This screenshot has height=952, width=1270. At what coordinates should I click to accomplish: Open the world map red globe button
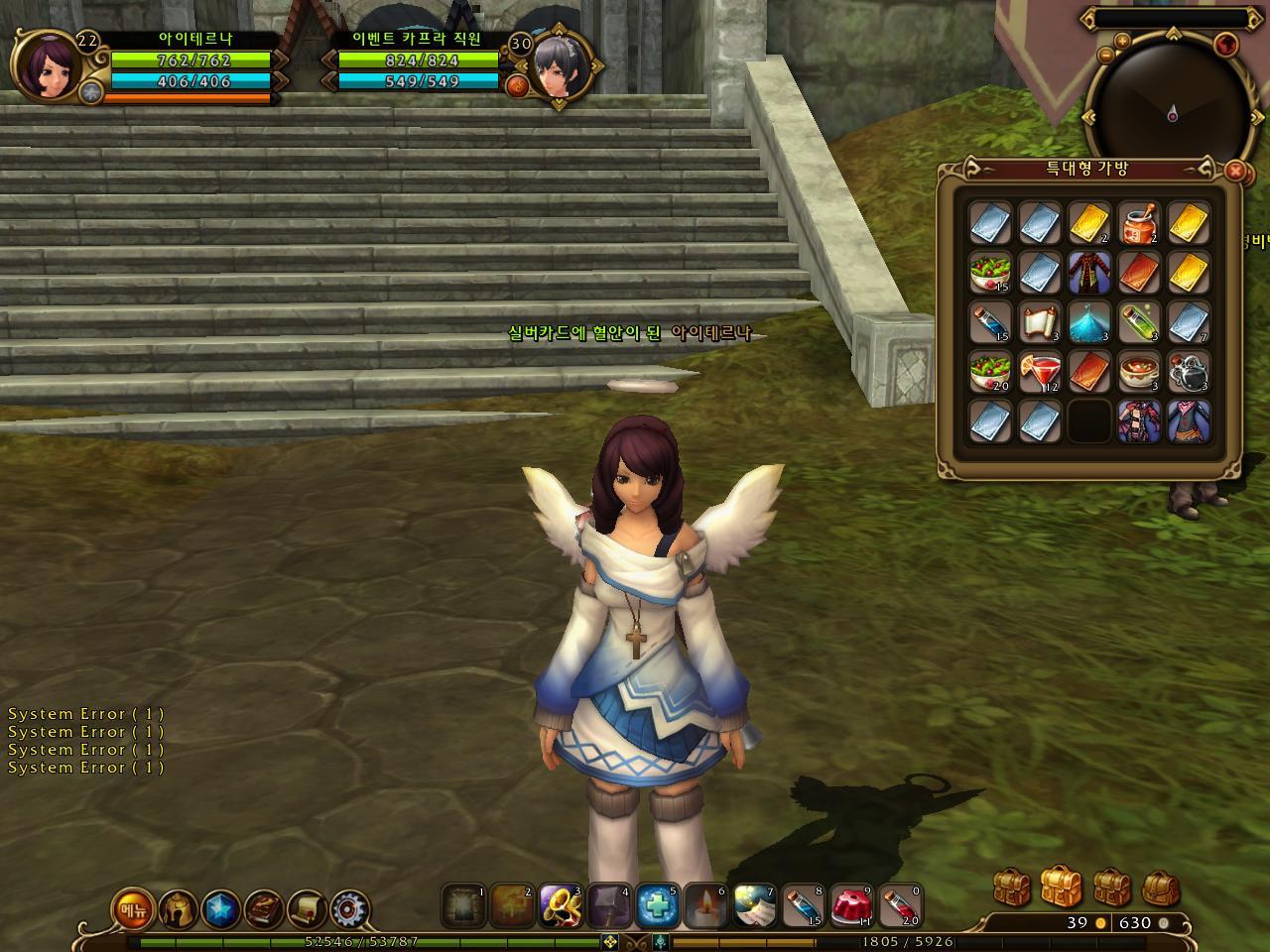[1227, 45]
